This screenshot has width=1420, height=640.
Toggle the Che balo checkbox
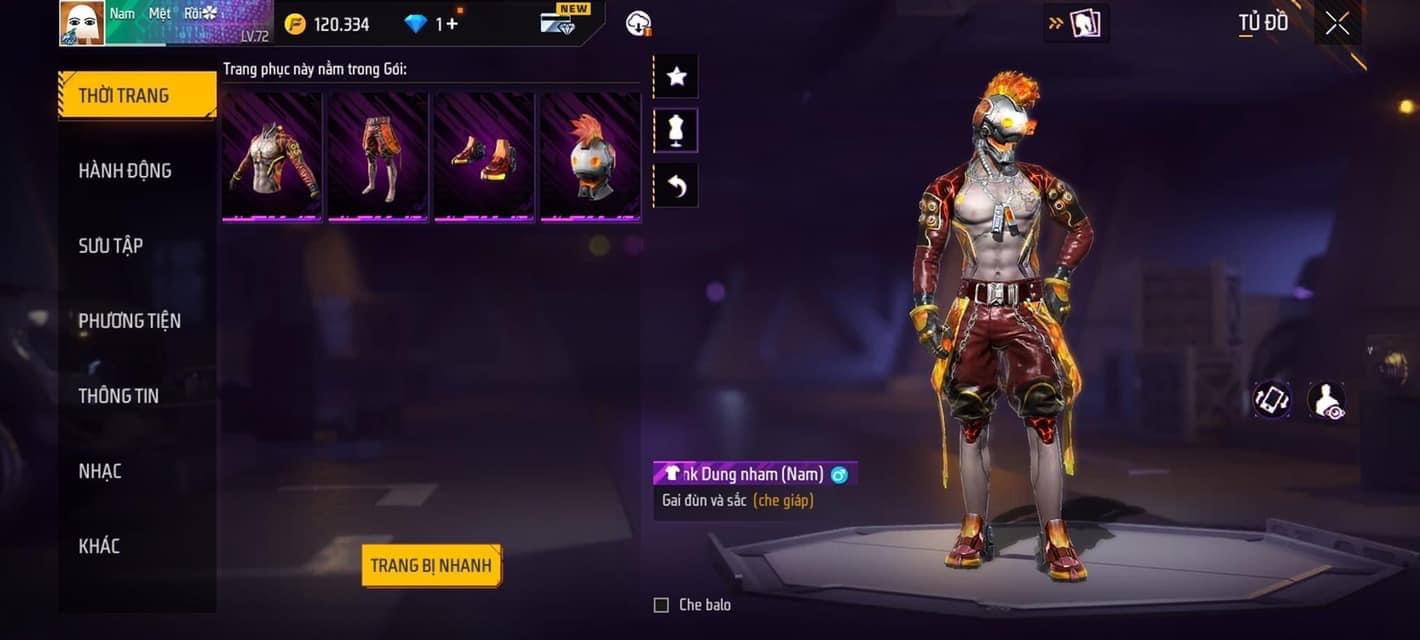click(661, 605)
